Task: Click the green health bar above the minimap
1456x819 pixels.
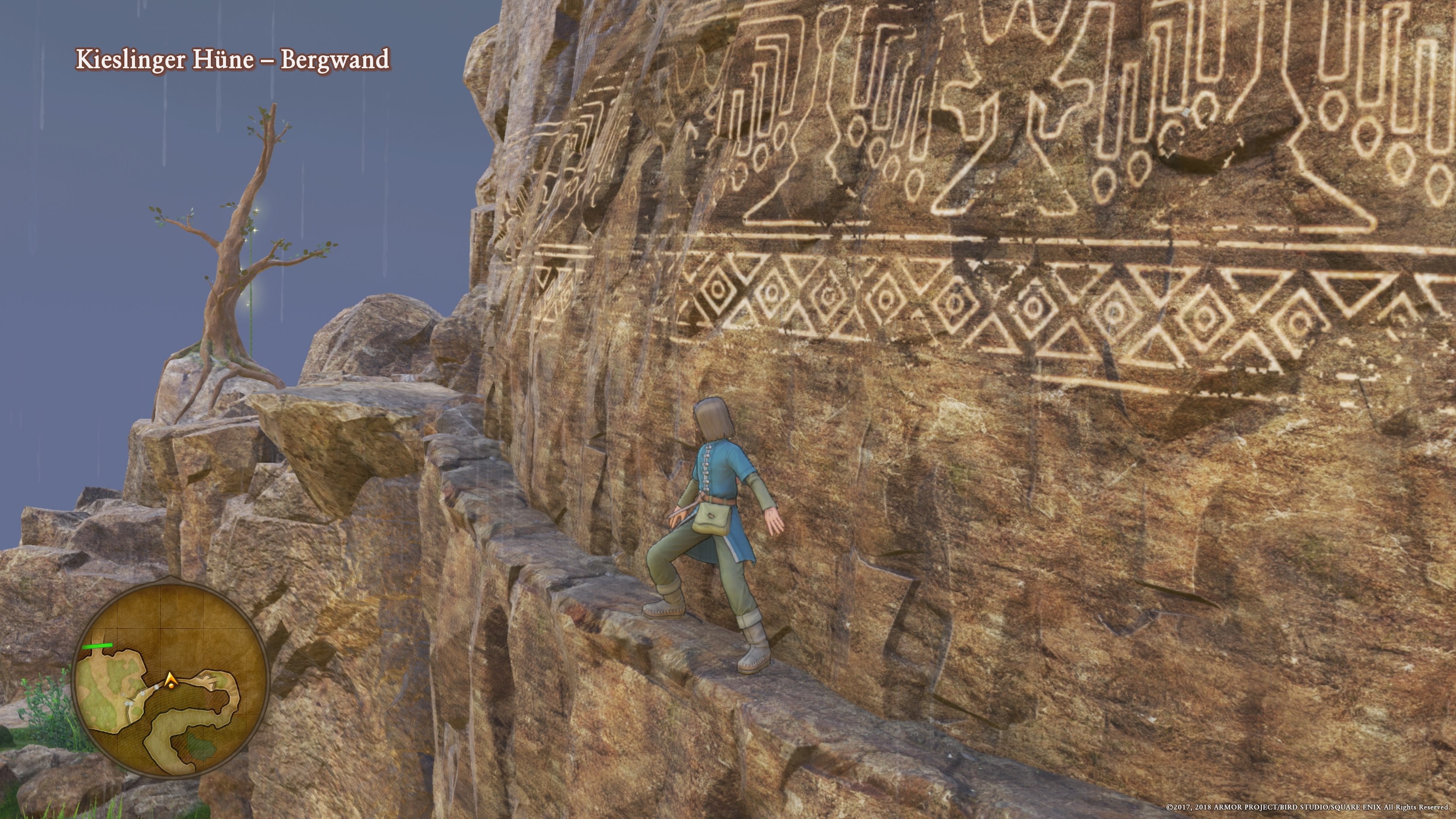Action: [x=98, y=646]
